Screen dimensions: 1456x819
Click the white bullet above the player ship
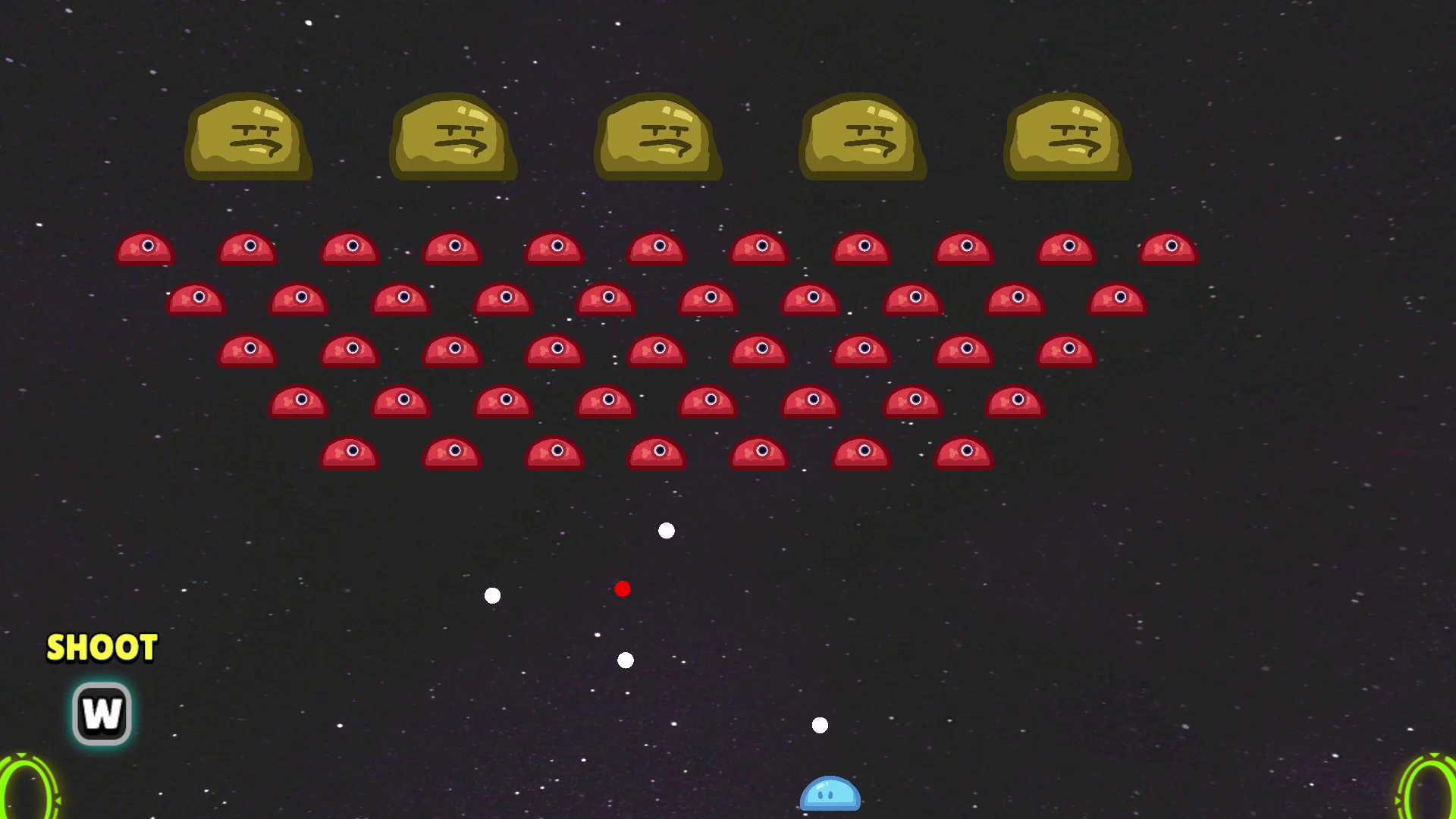[x=820, y=725]
